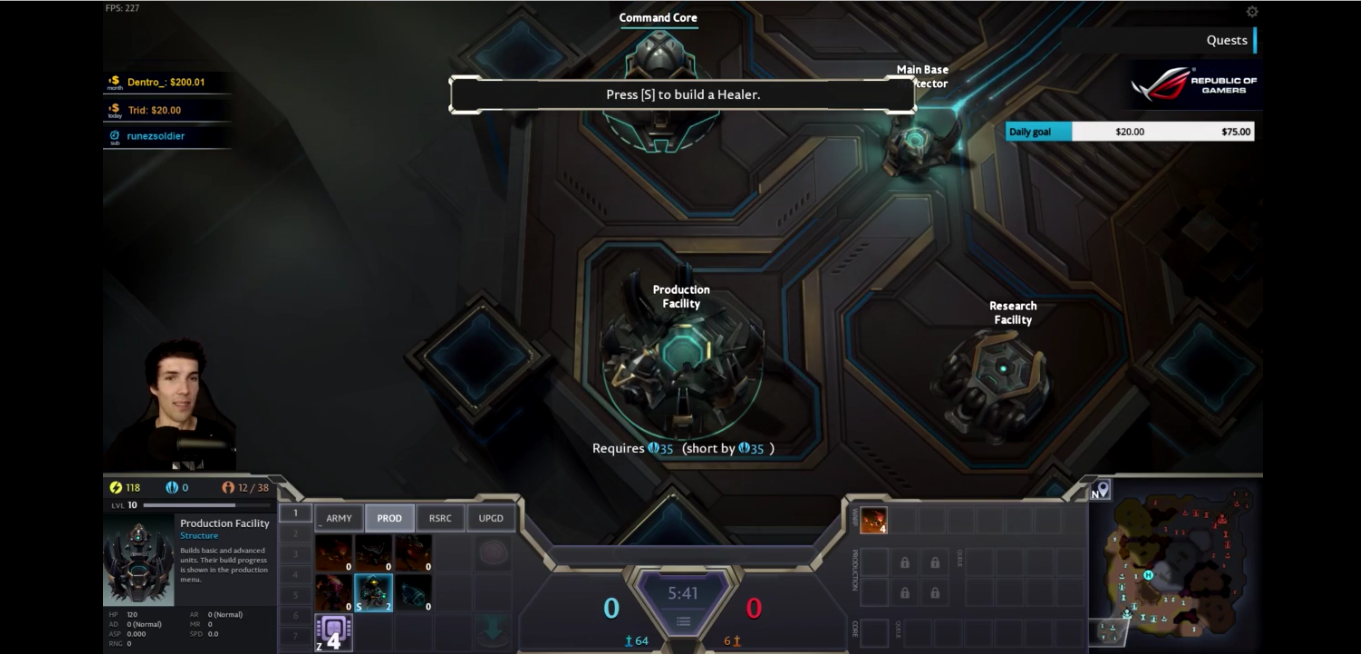Choose the teal vehicle unit build slot
The width and height of the screenshot is (1361, 654).
click(x=413, y=593)
